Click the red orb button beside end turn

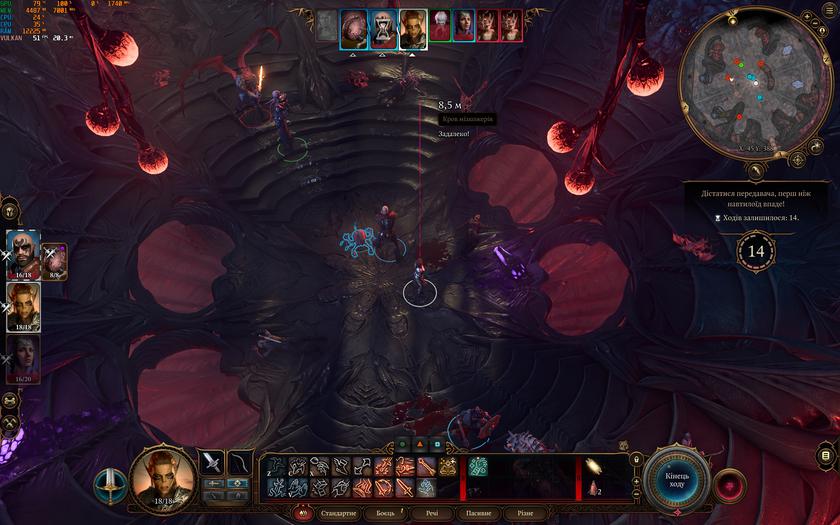[729, 484]
